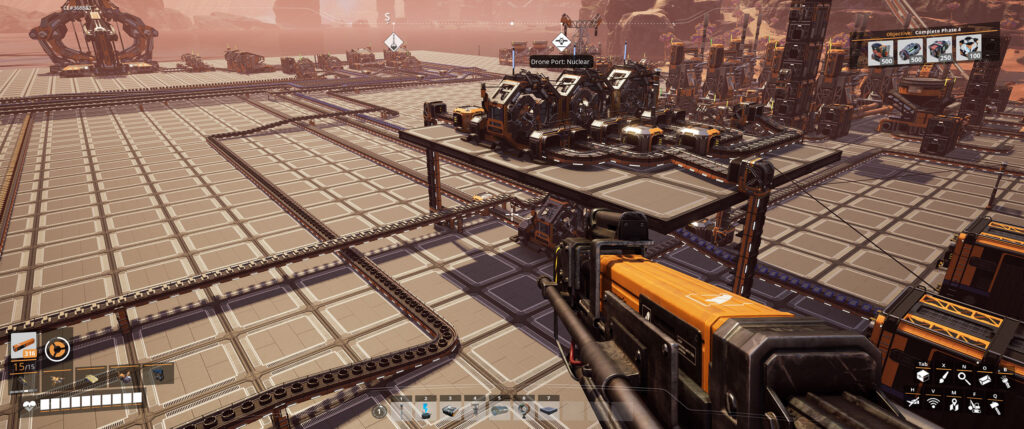Image resolution: width=1024 pixels, height=429 pixels.
Task: Click the hotbar page number indicator
Action: click(x=379, y=411)
